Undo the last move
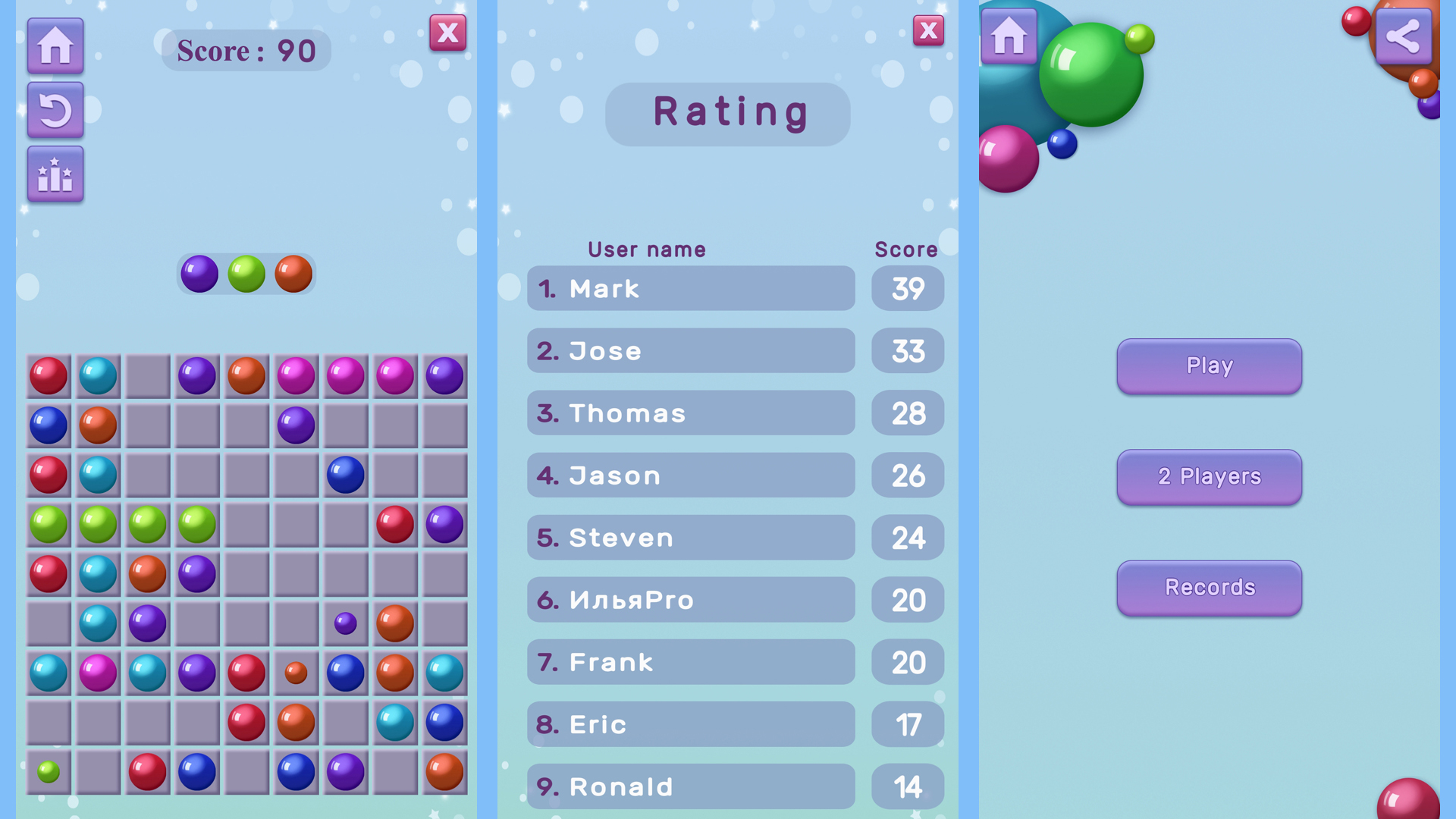The image size is (1456, 819). click(x=55, y=110)
